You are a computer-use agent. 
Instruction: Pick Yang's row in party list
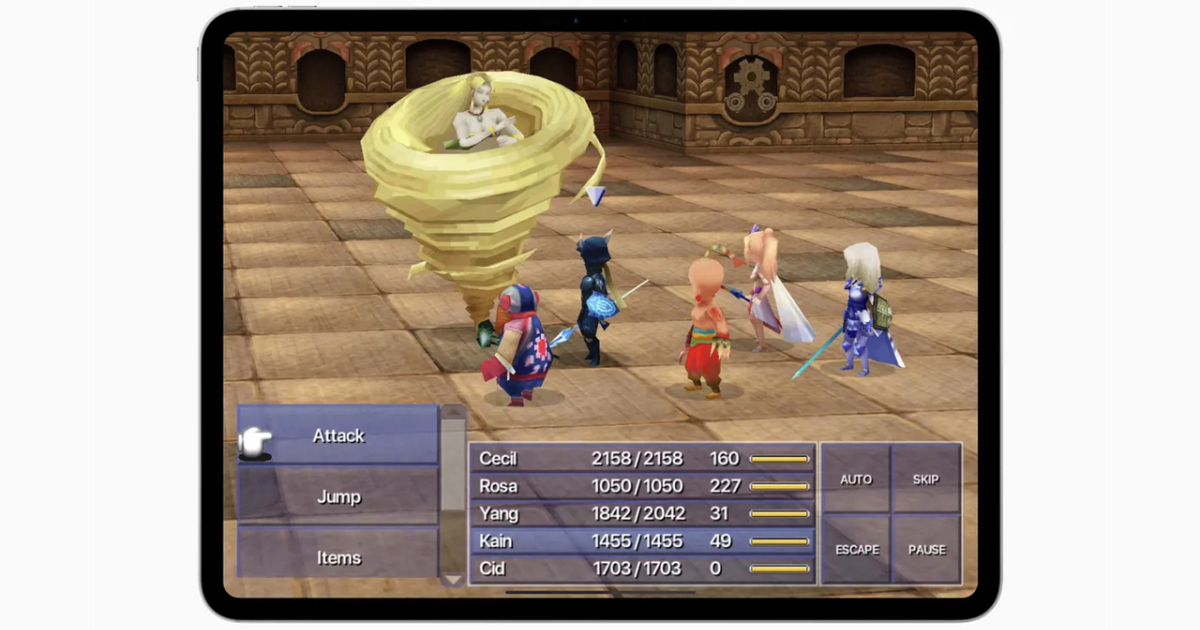click(x=642, y=514)
